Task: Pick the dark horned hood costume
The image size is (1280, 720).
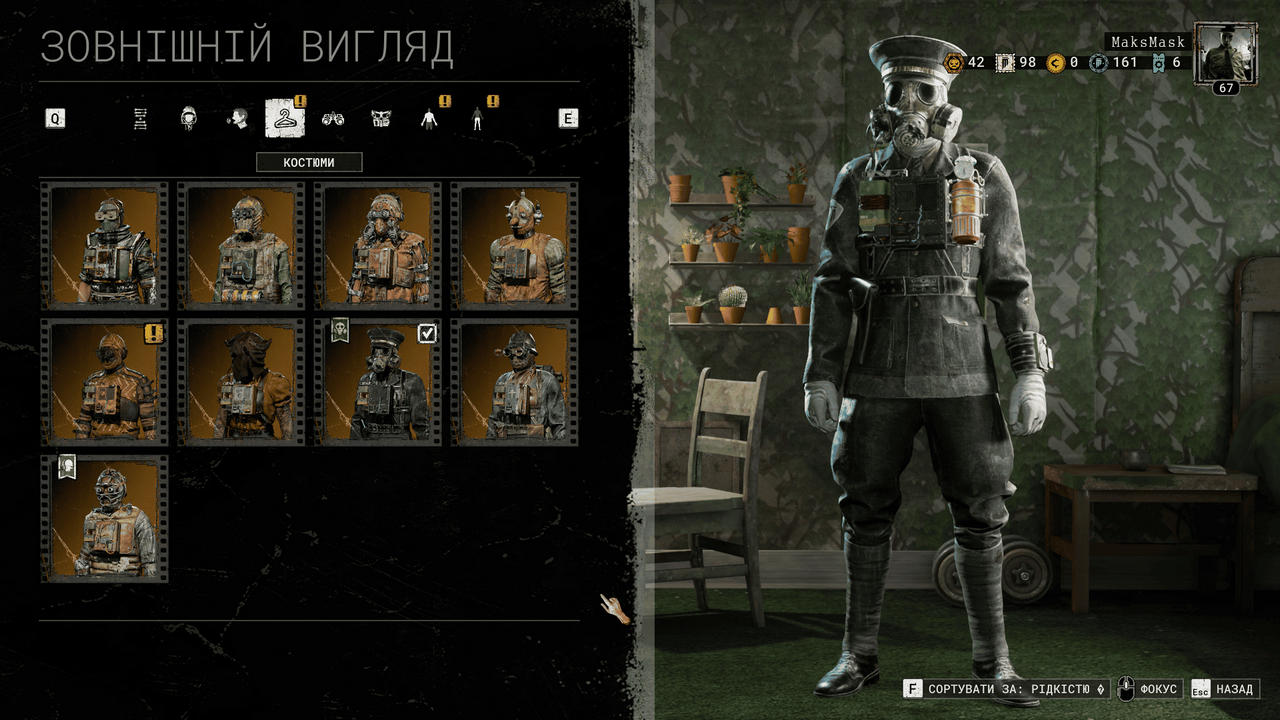Action: pos(241,382)
